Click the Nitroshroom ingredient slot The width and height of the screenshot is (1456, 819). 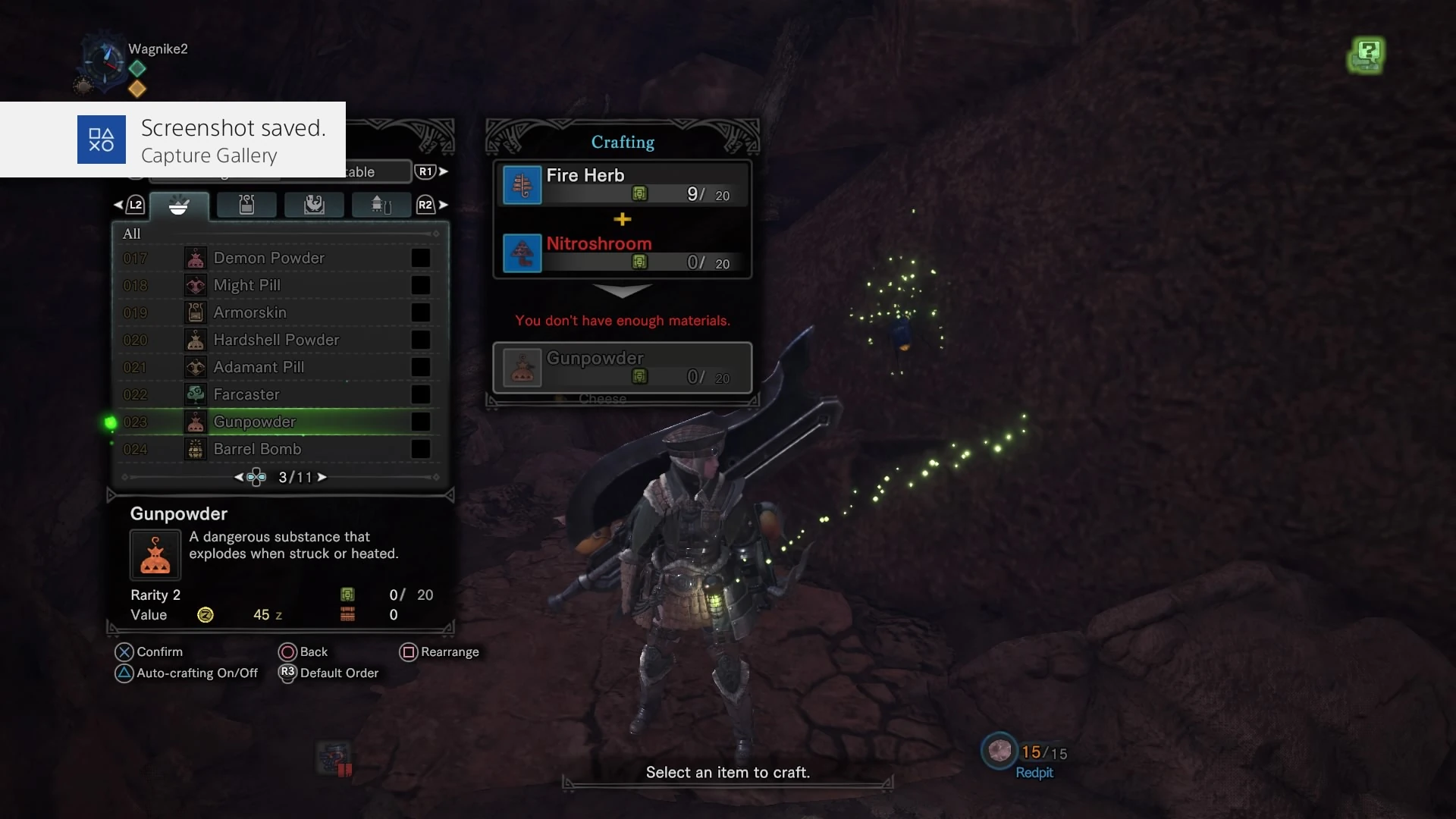coord(622,253)
